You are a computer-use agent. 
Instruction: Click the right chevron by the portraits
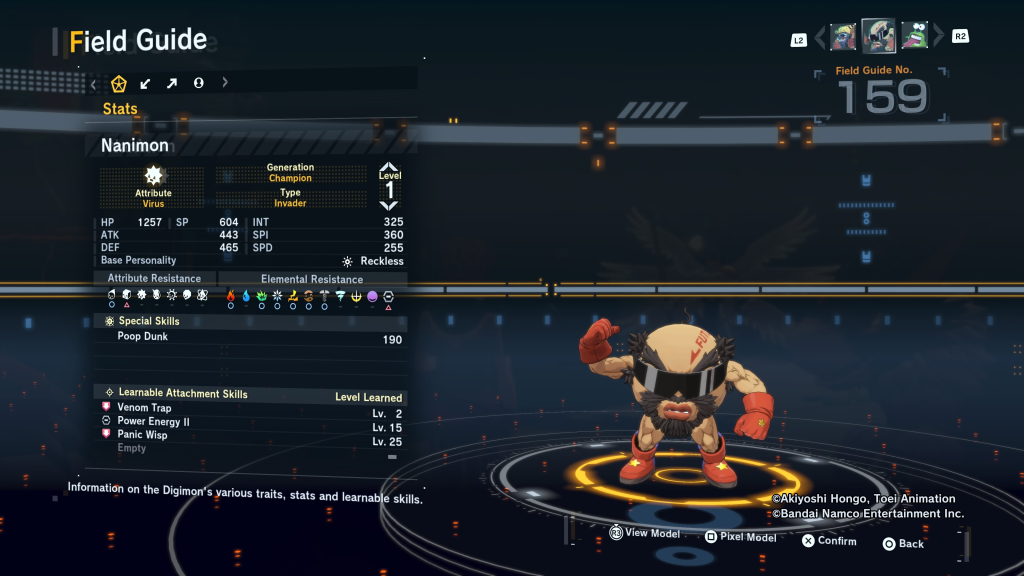(x=938, y=37)
